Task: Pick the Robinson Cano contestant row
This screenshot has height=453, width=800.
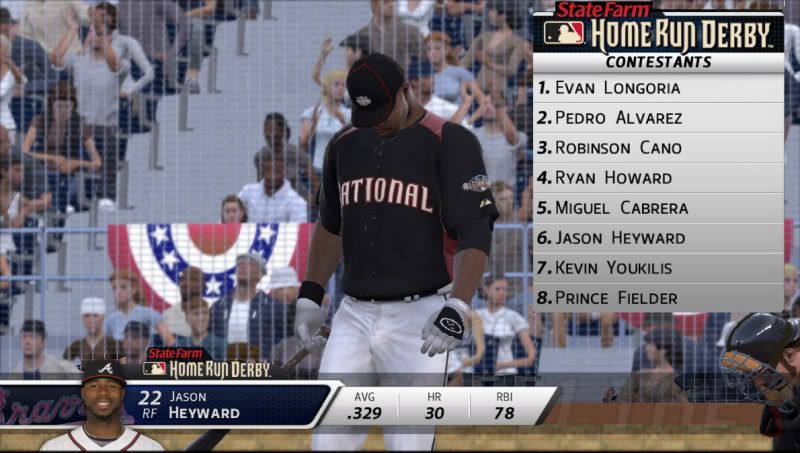Action: [x=656, y=148]
